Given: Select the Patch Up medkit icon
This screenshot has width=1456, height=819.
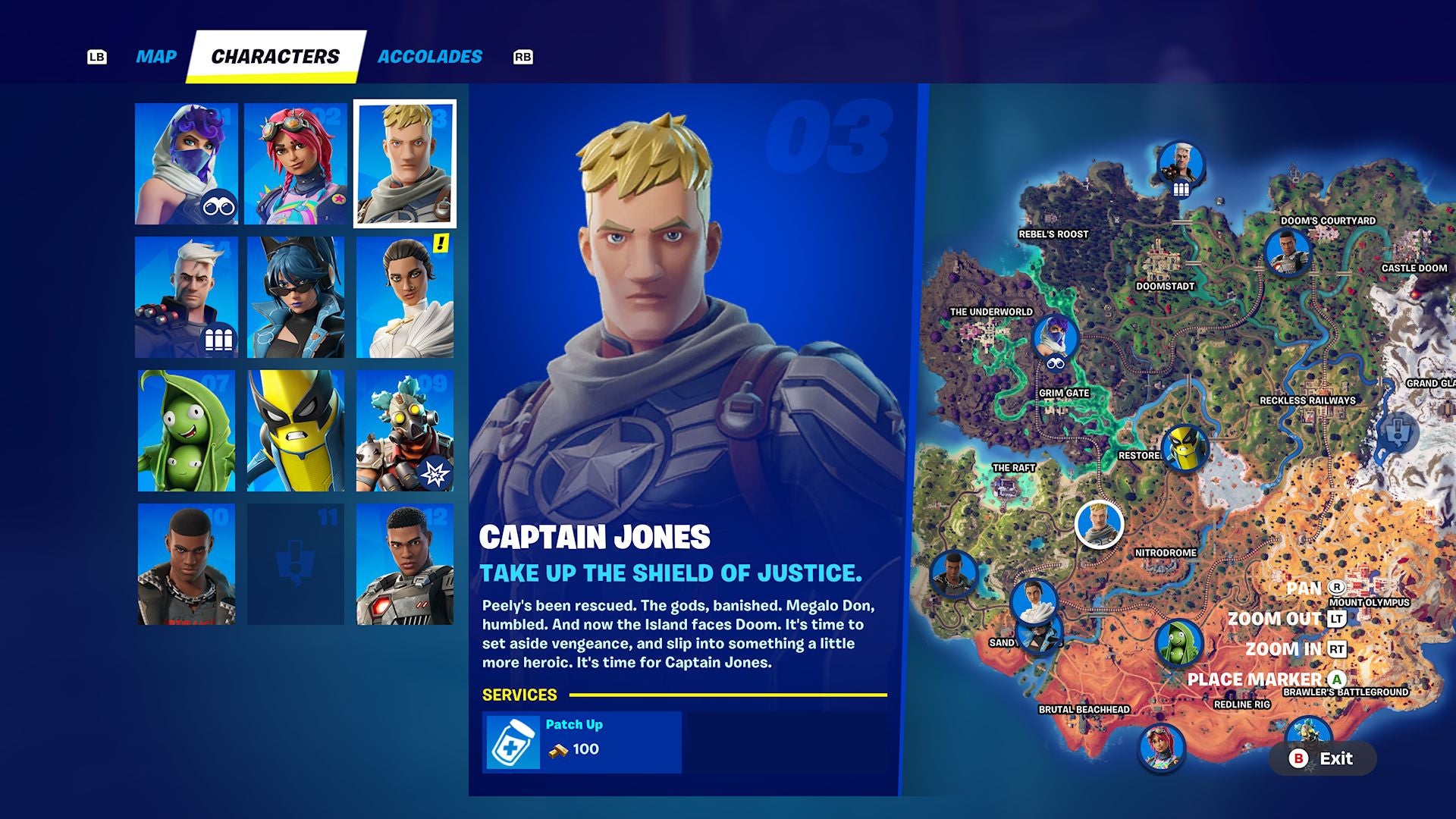Looking at the screenshot, I should coord(514,742).
